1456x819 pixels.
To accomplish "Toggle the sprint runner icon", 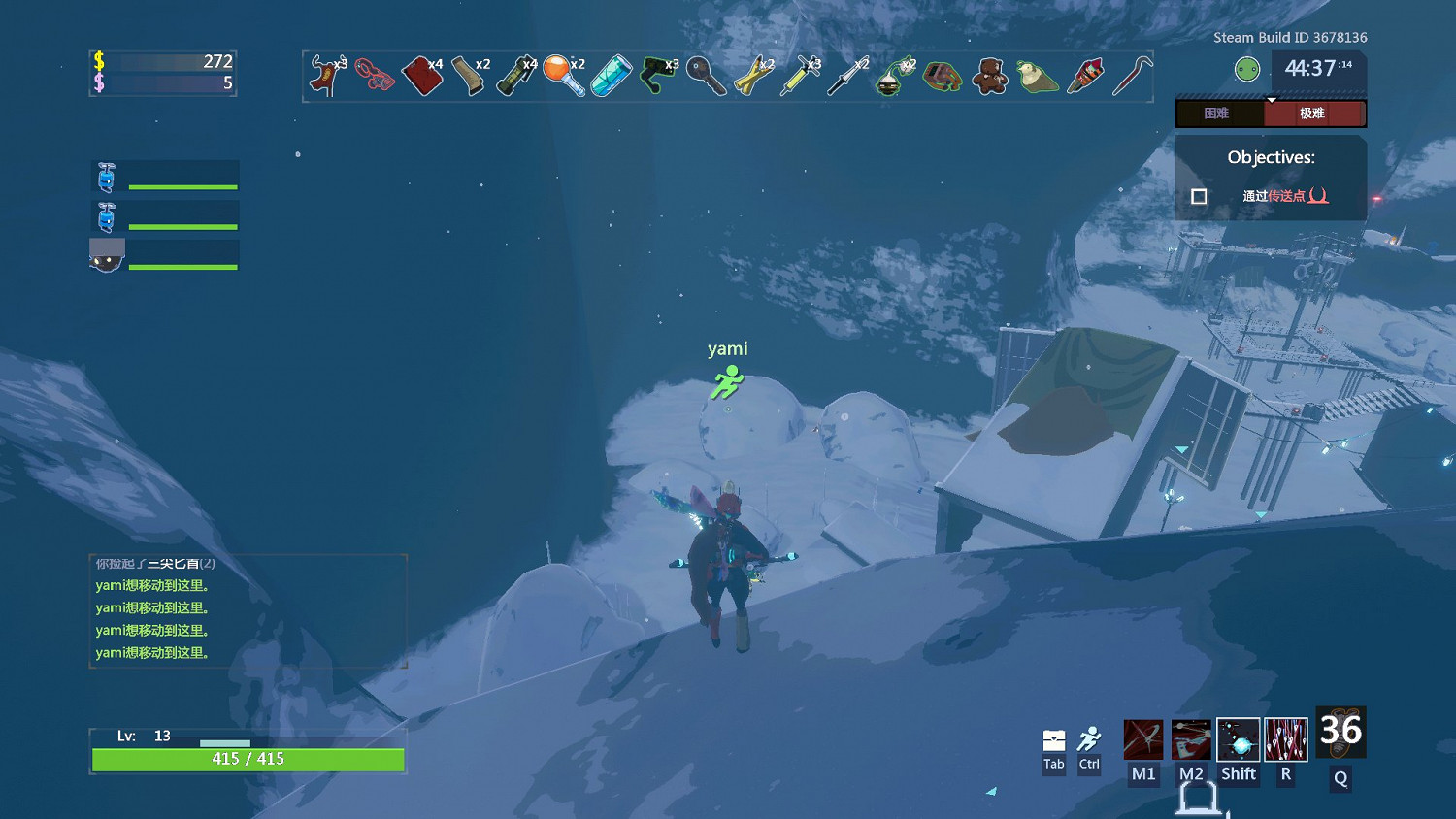I will coord(1089,741).
